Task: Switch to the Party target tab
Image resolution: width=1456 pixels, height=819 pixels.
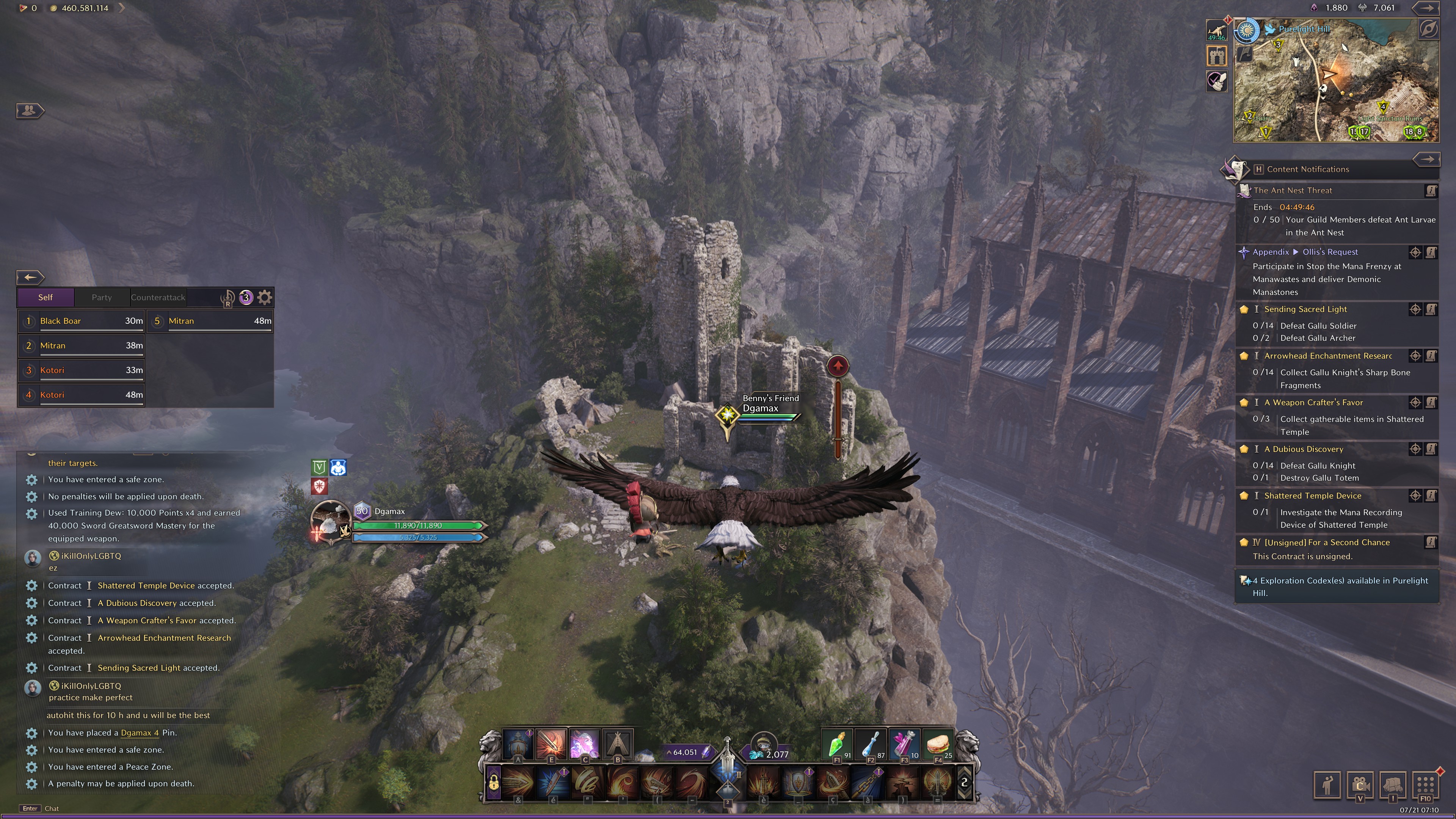Action: [102, 297]
